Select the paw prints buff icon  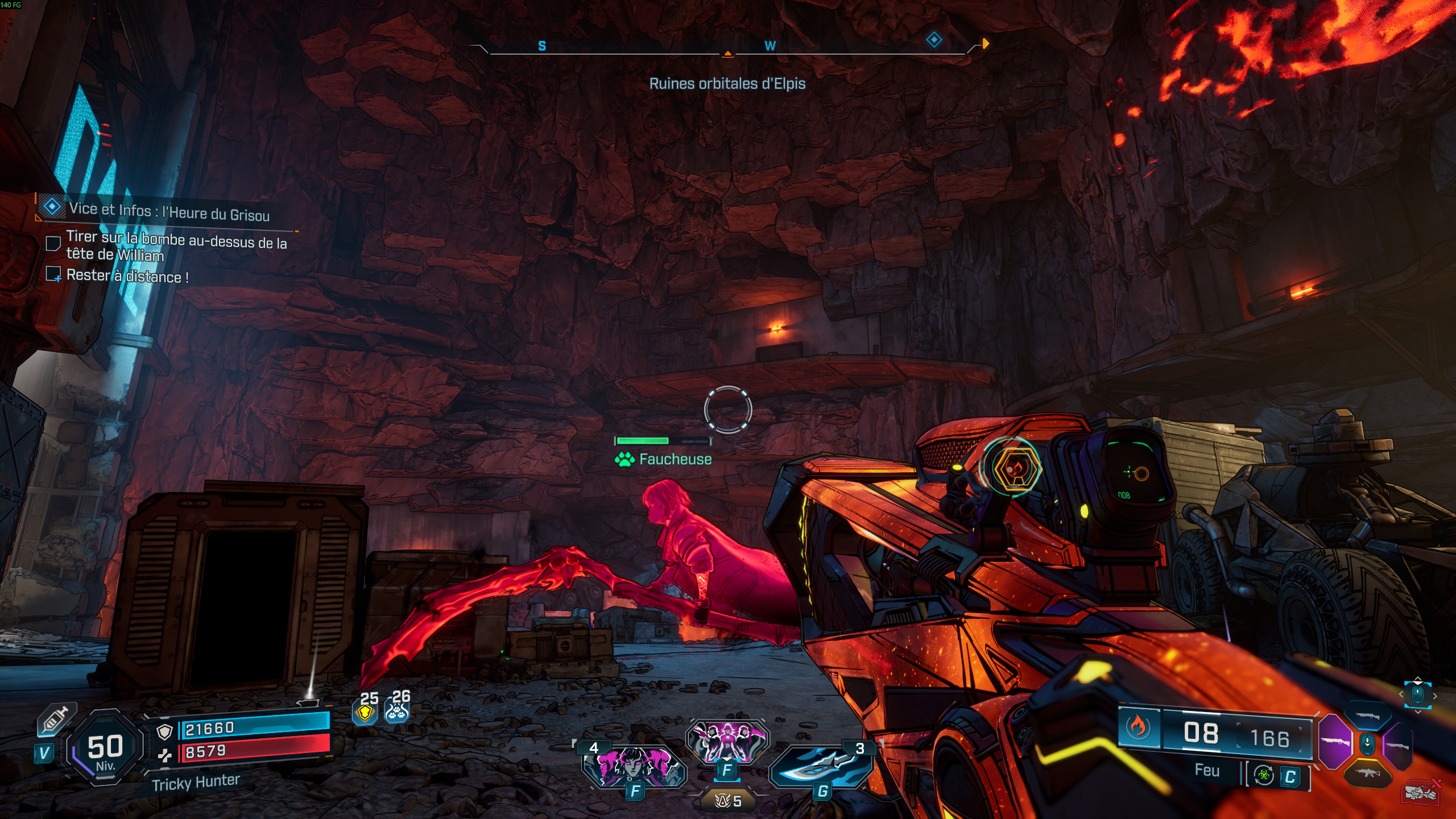click(397, 710)
